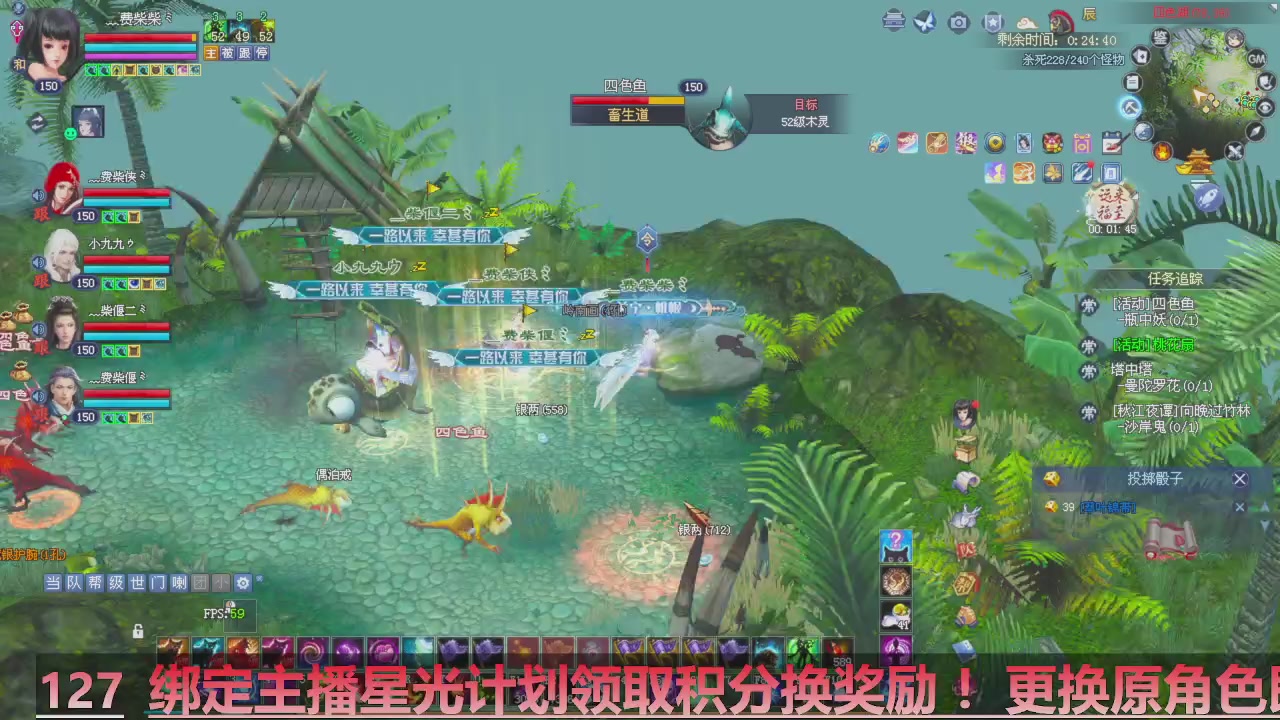Select the character card icon in the toolbar

1022,142
